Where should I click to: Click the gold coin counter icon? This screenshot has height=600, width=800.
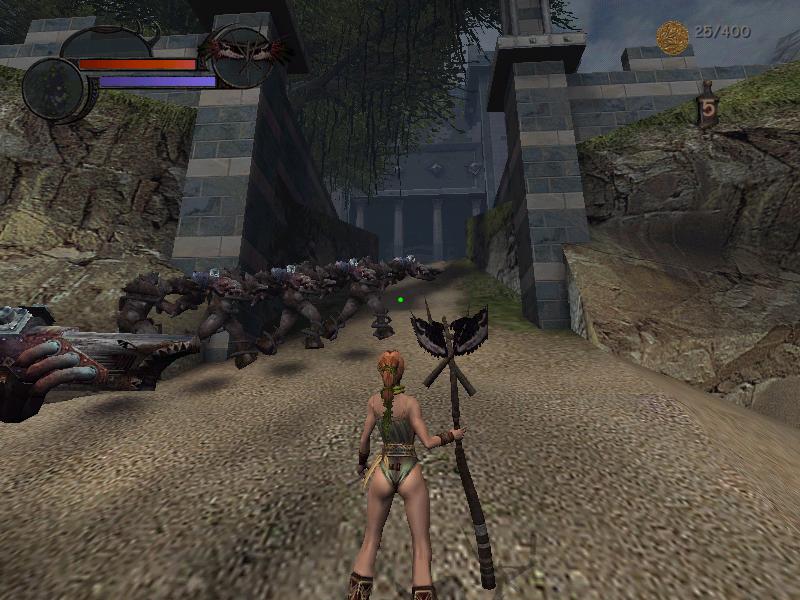tap(673, 37)
